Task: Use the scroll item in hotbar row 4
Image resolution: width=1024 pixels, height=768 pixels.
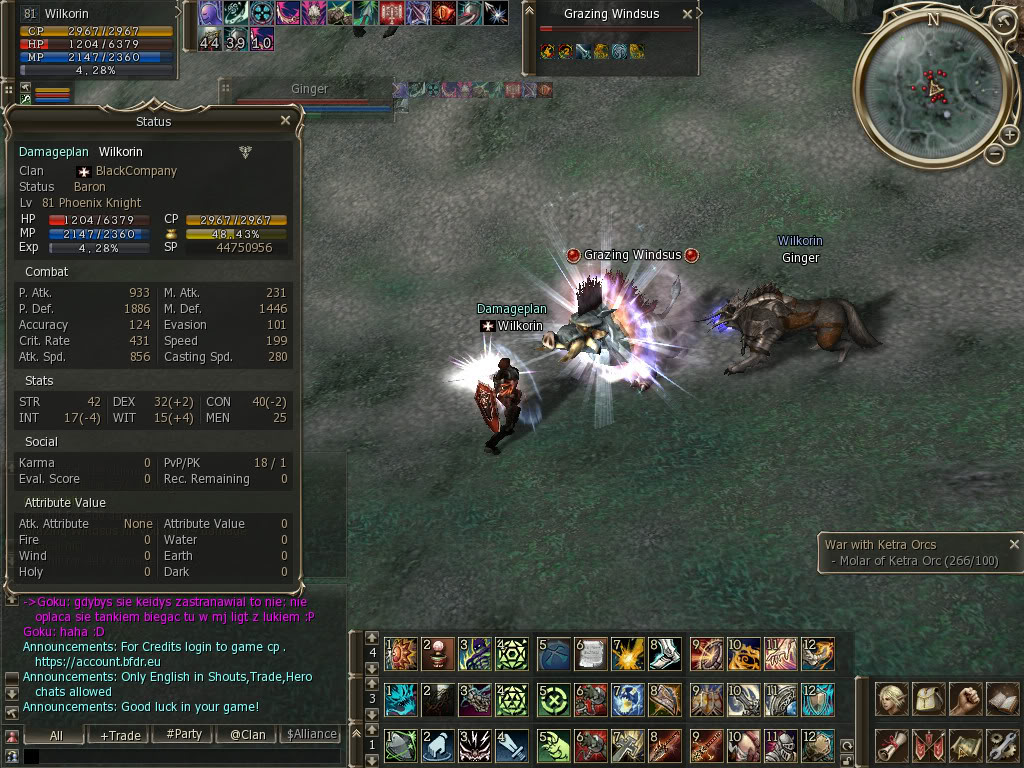Action: click(x=590, y=654)
